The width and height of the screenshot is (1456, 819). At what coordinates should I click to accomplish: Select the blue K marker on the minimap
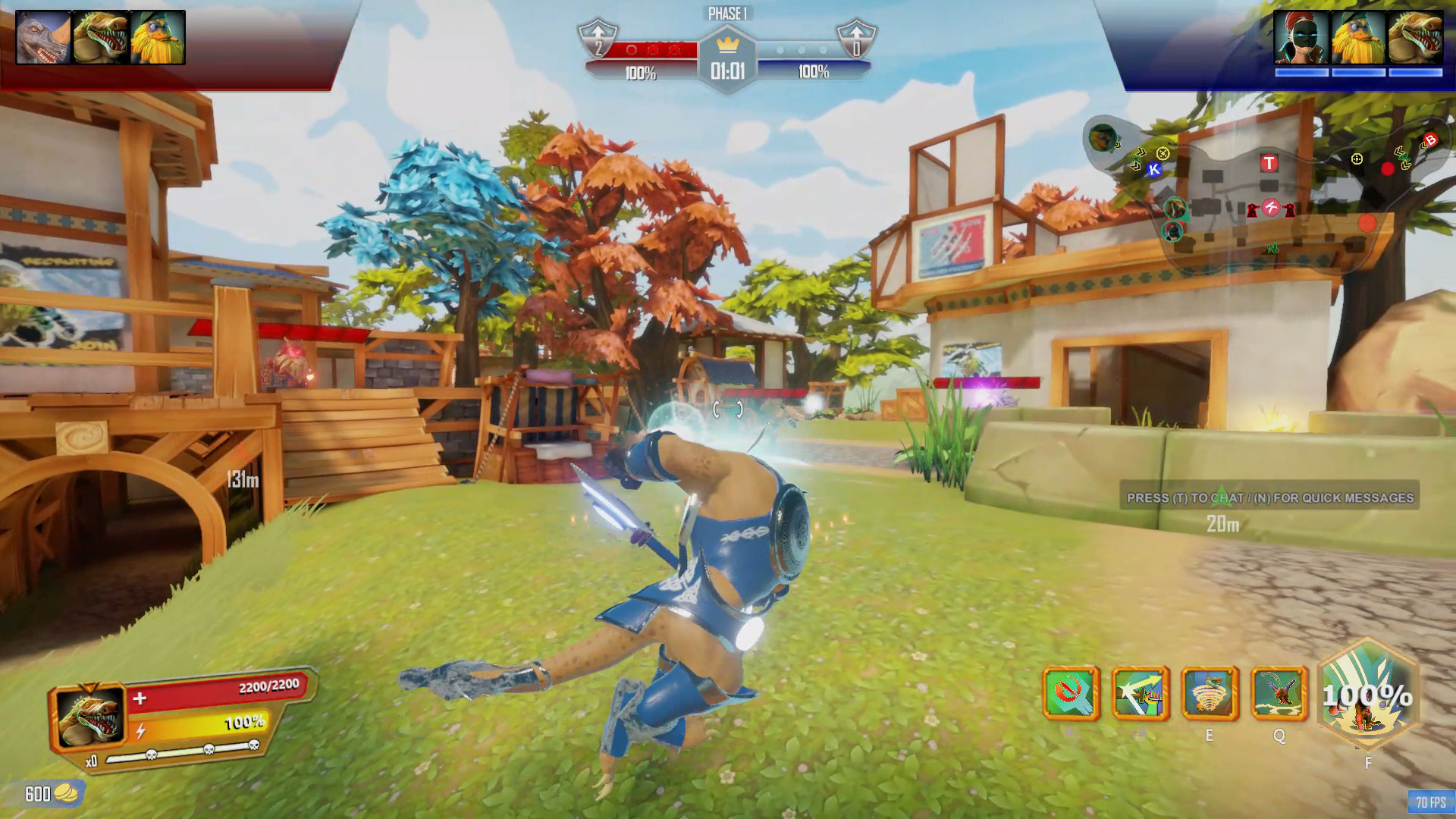coord(1154,170)
